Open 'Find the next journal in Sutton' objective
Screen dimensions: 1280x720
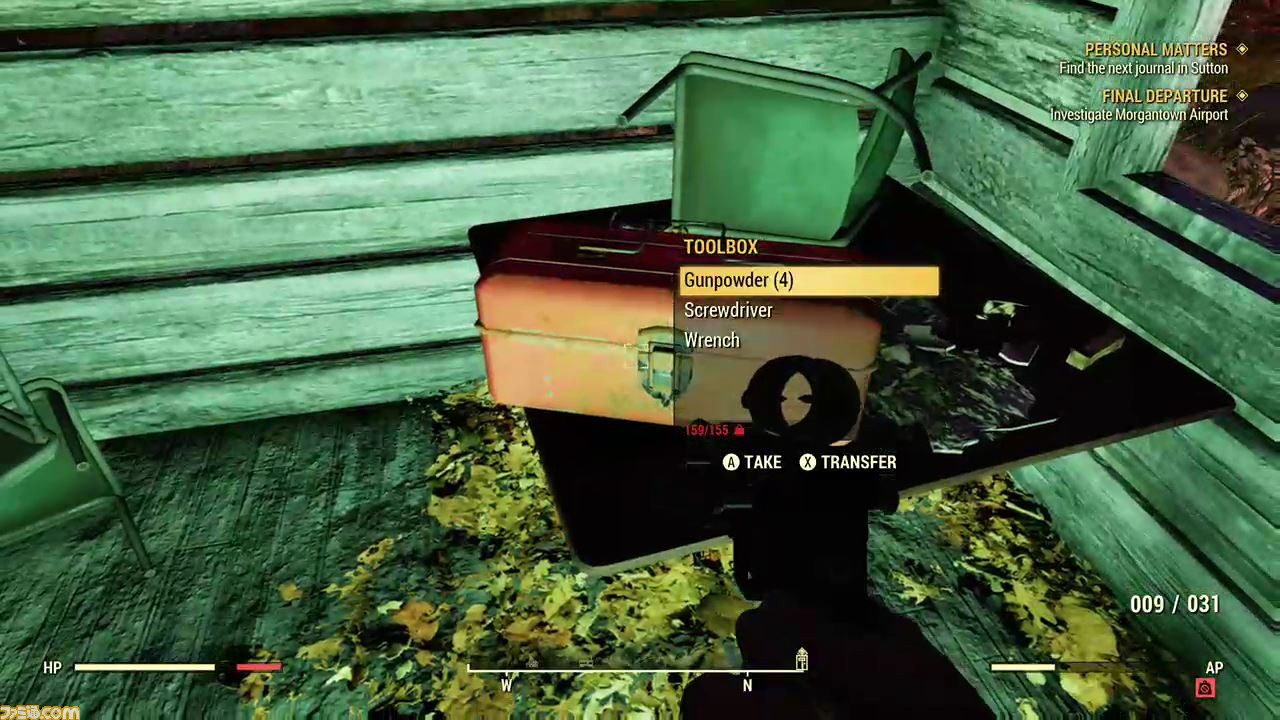pos(1143,68)
